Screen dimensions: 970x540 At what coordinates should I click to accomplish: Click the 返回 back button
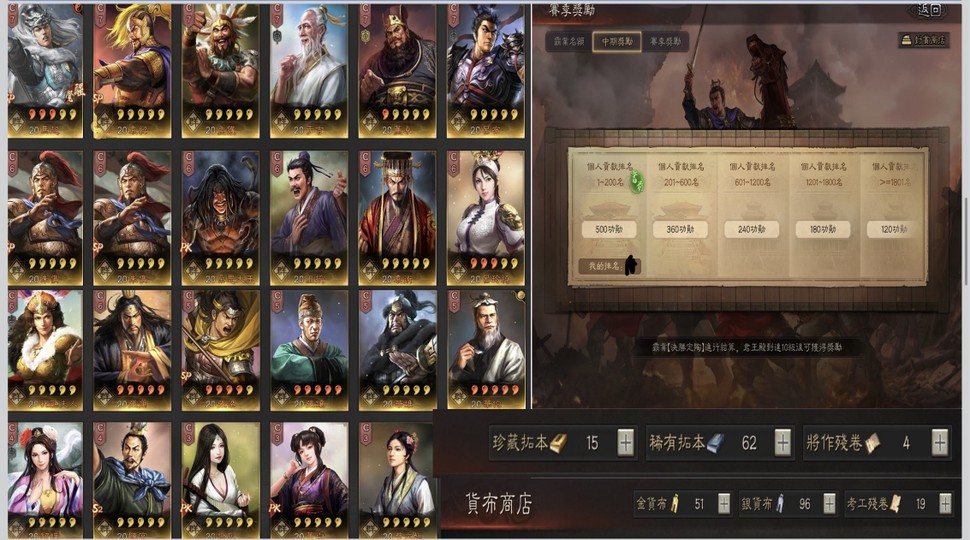pyautogui.click(x=929, y=10)
